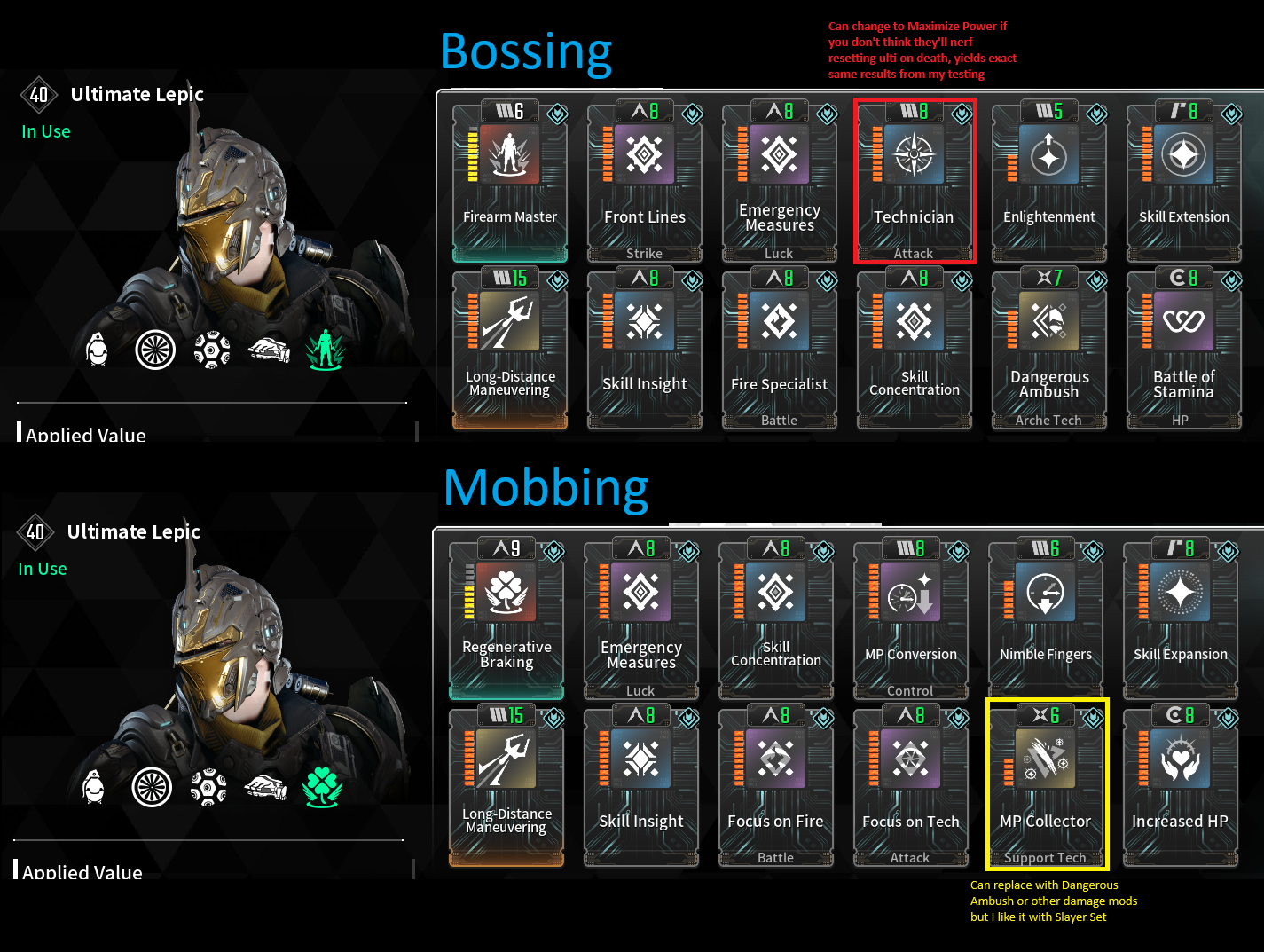Select the Focus on Fire module
This screenshot has width=1264, height=952.
pyautogui.click(x=776, y=786)
